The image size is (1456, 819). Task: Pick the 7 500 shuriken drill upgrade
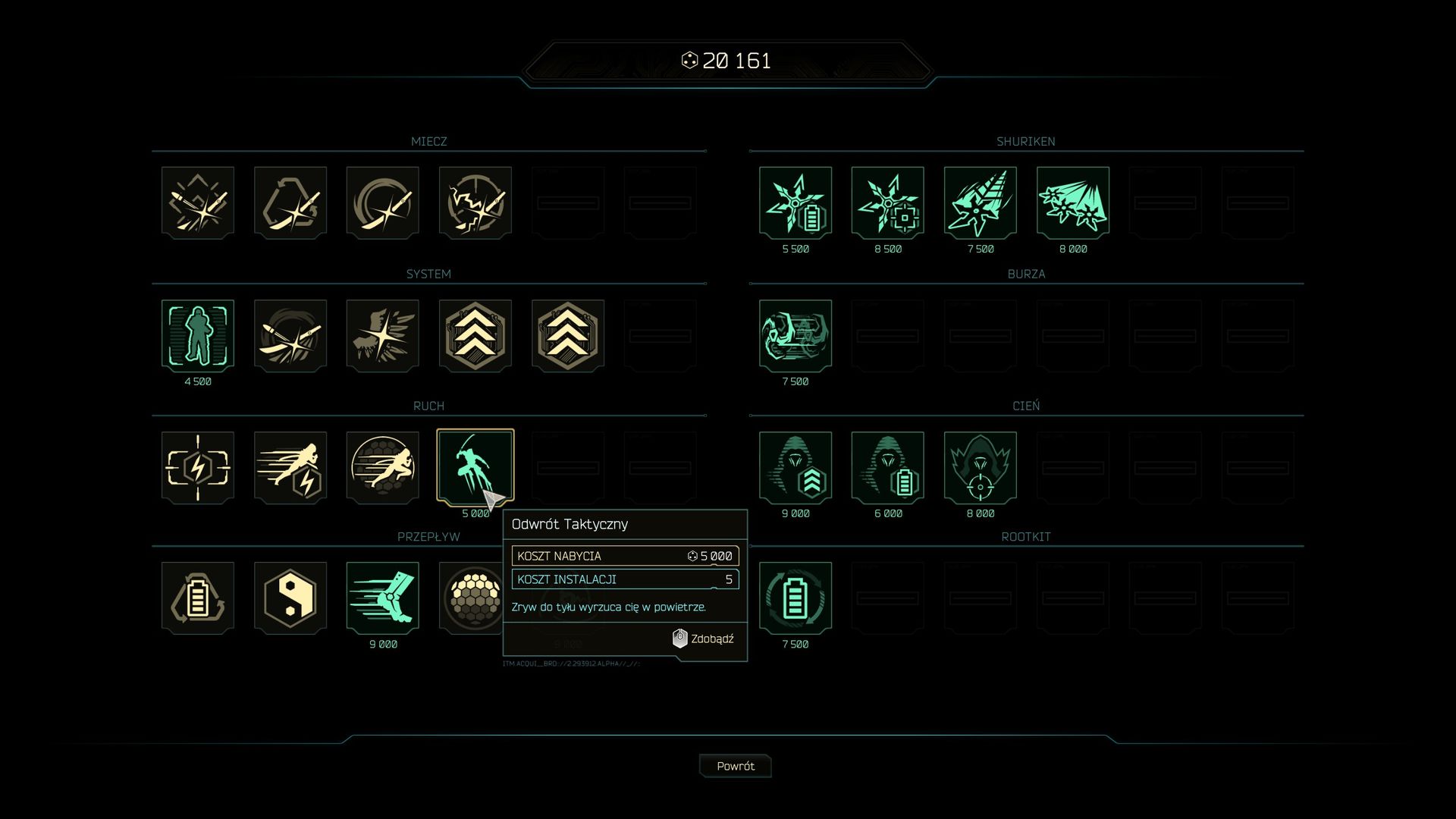pyautogui.click(x=981, y=202)
